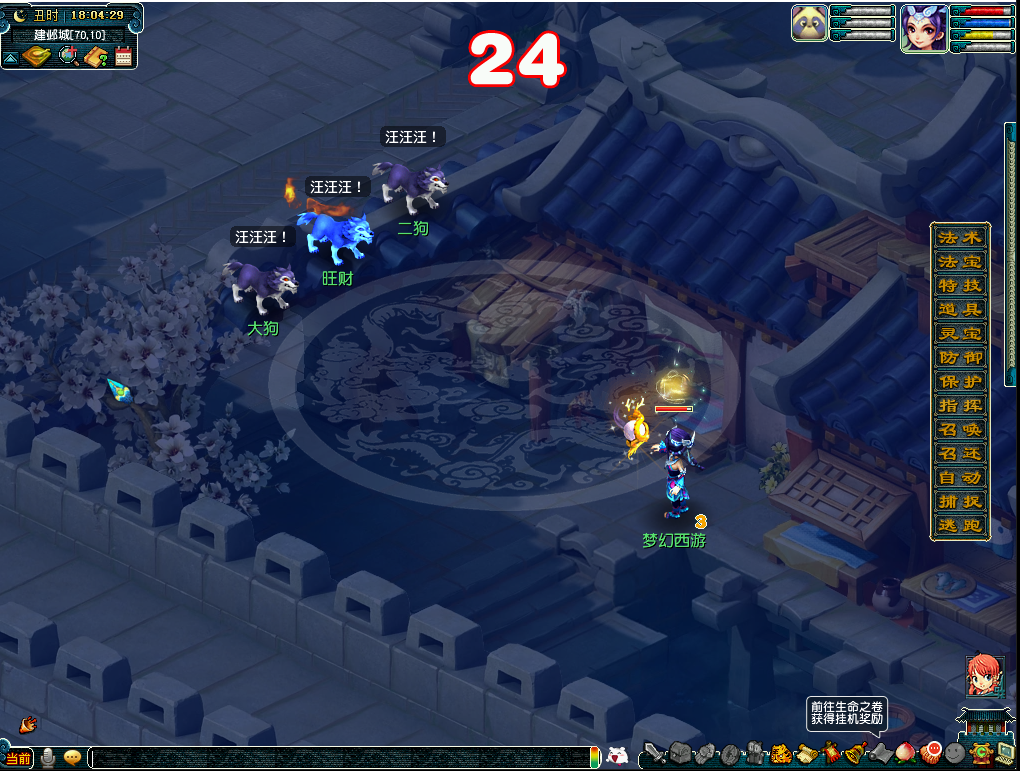The height and width of the screenshot is (771, 1020).
Task: Switch the 当前 chat channel
Action: pyautogui.click(x=18, y=758)
